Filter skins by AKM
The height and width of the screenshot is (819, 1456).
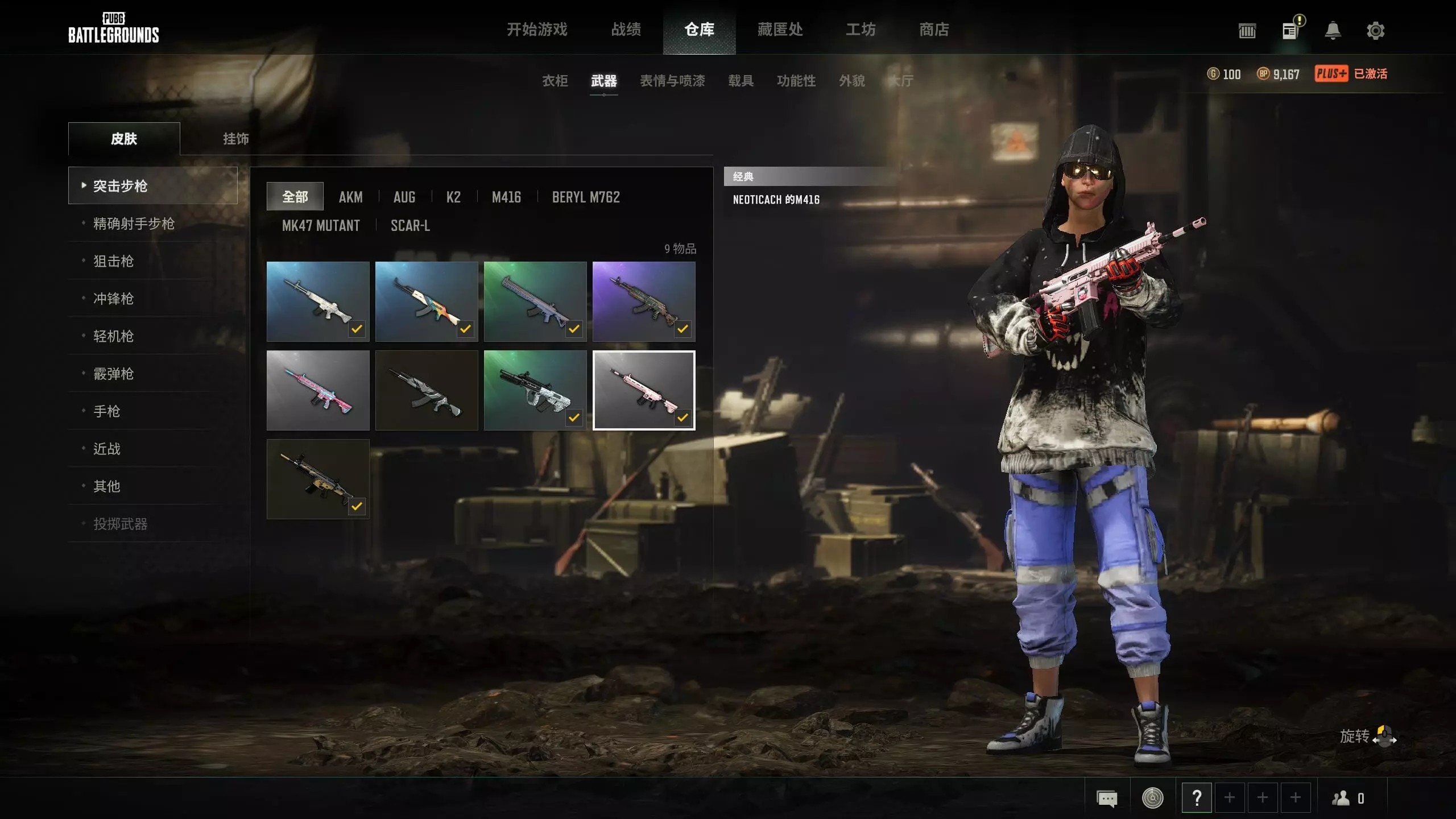pyautogui.click(x=350, y=197)
